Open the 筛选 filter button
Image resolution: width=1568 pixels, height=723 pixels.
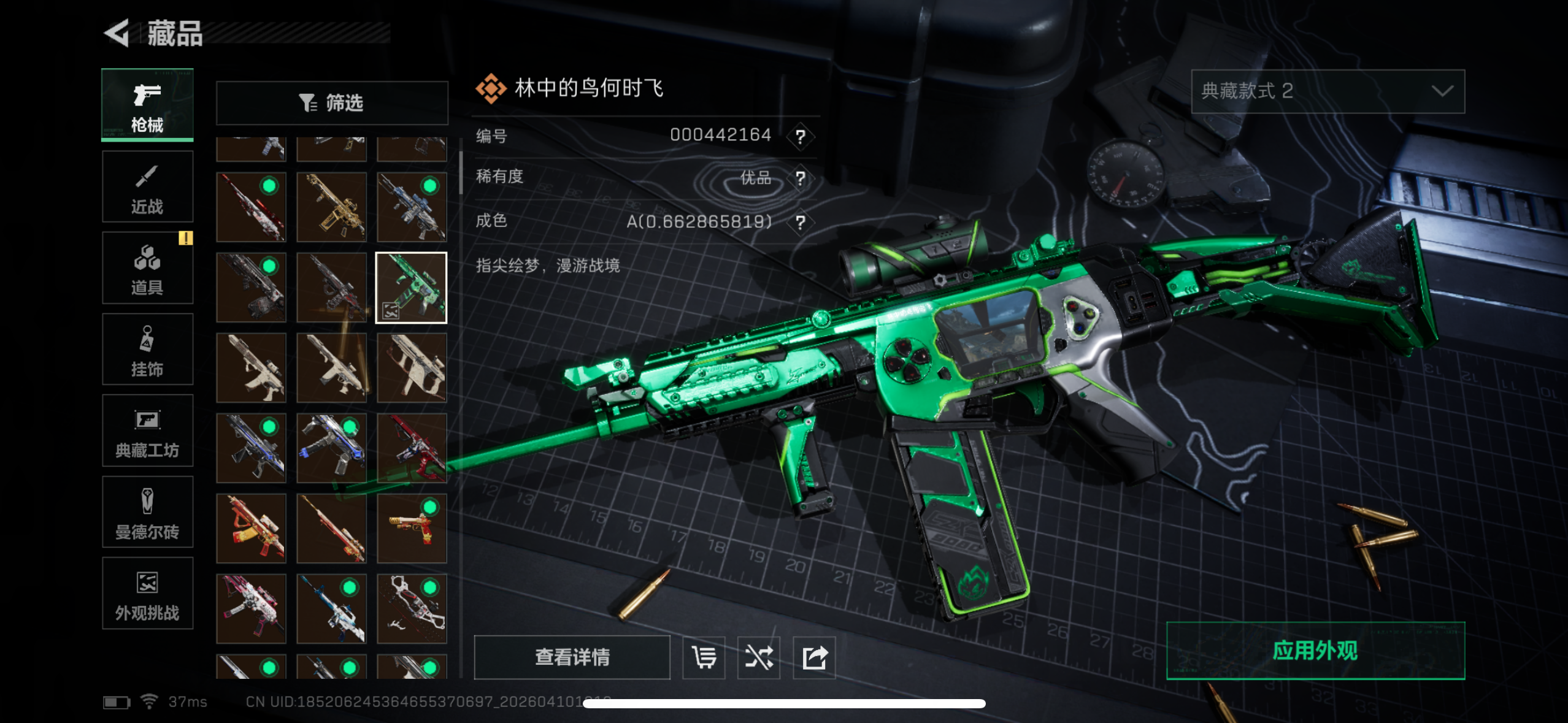pos(332,102)
